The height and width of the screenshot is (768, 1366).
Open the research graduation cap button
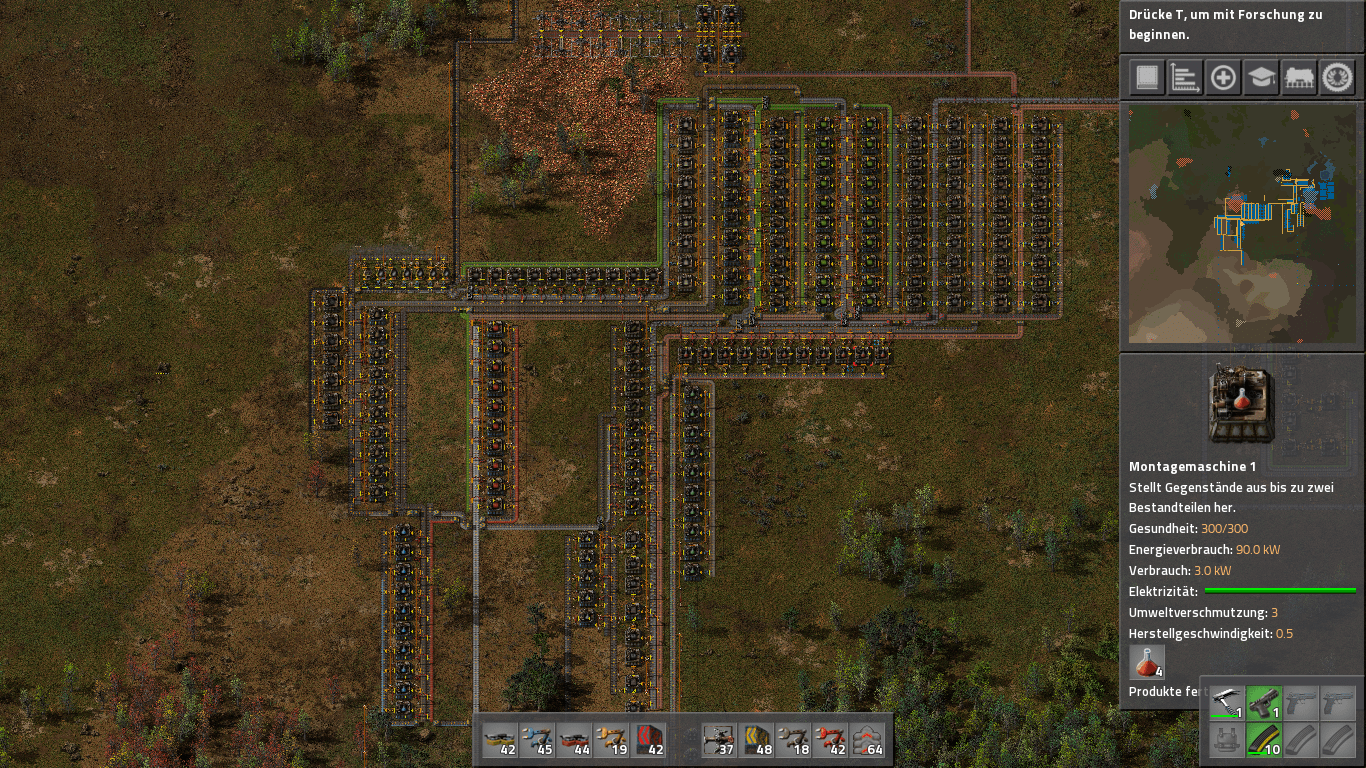click(1261, 78)
